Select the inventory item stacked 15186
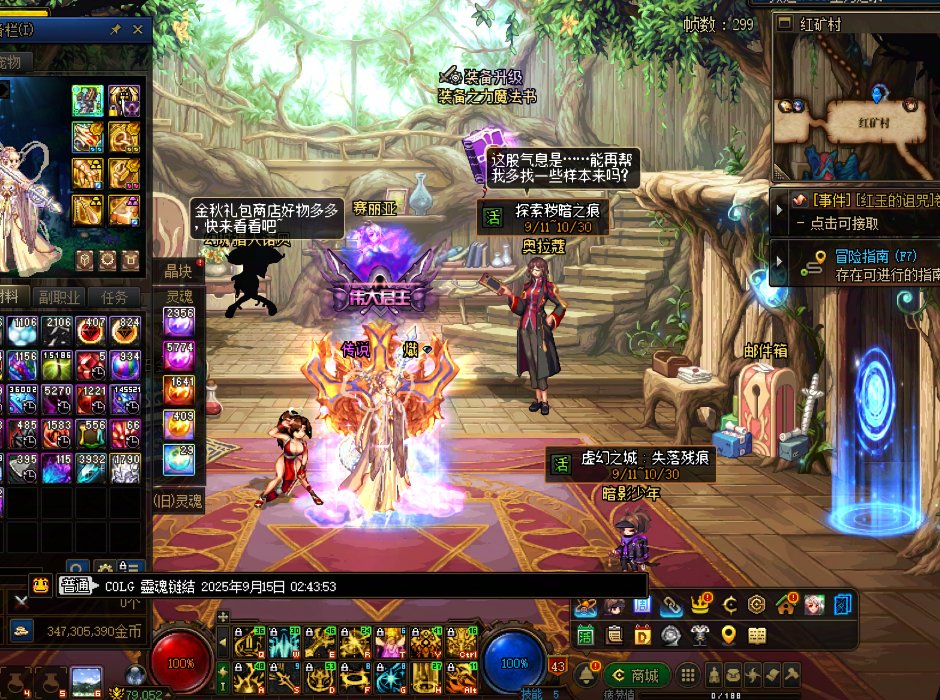The height and width of the screenshot is (700, 940). 56,365
